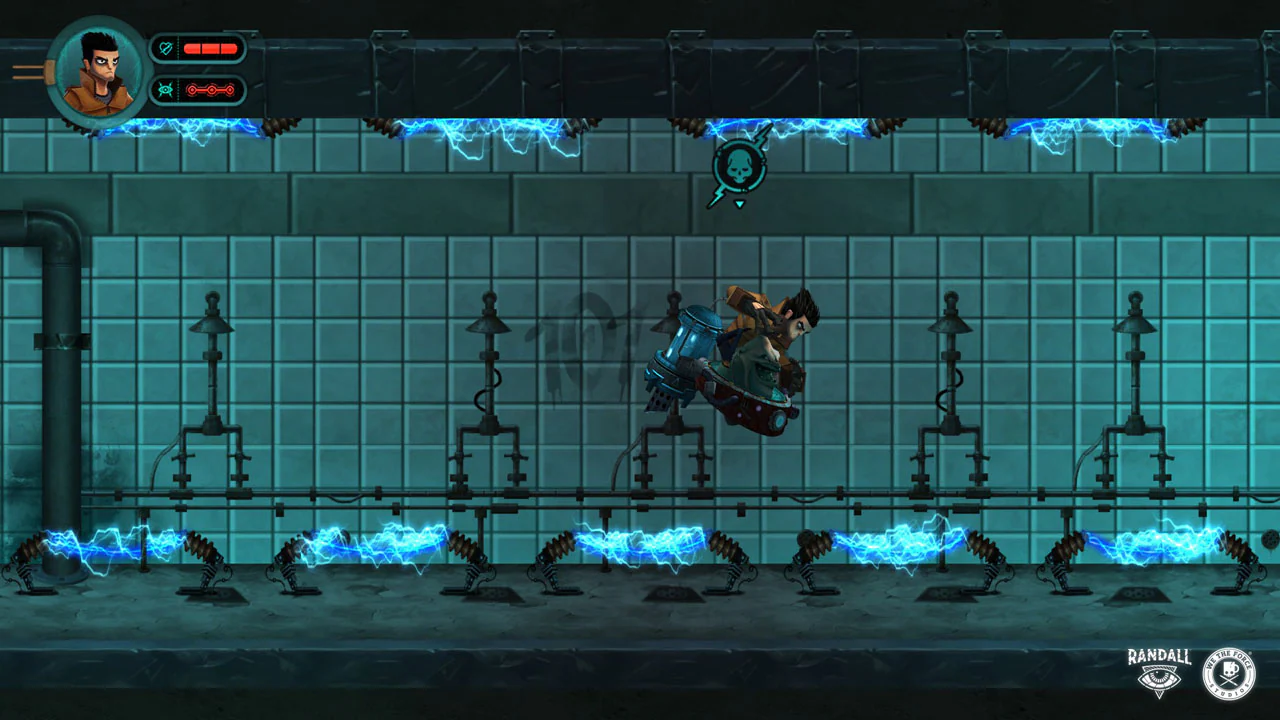This screenshot has width=1280, height=720.
Task: Open the capsule panel holding the energy nodes
Action: [x=198, y=90]
